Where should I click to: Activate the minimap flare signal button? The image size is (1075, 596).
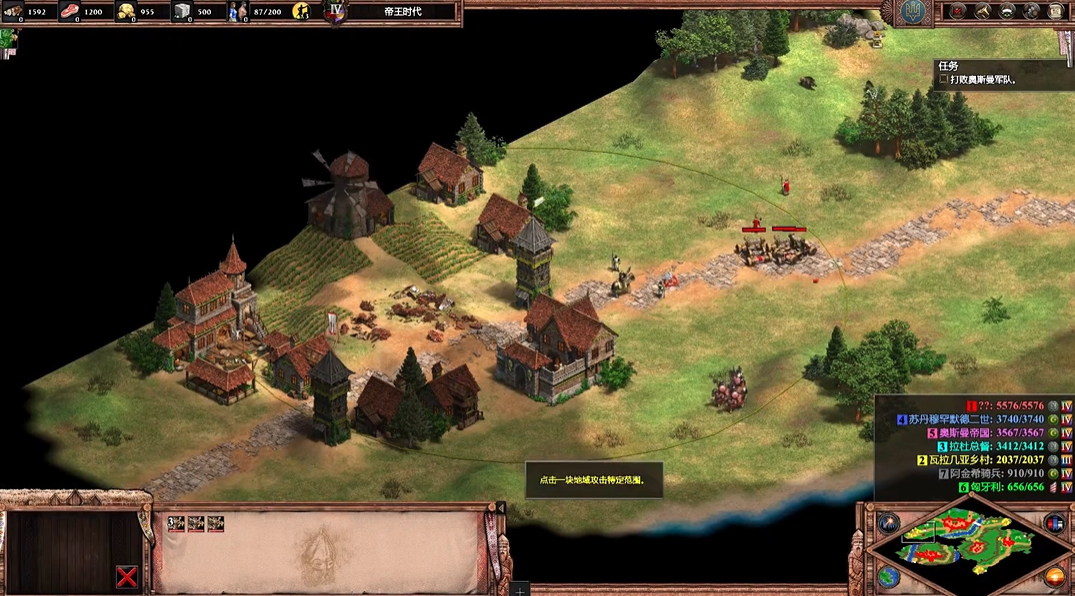point(888,523)
